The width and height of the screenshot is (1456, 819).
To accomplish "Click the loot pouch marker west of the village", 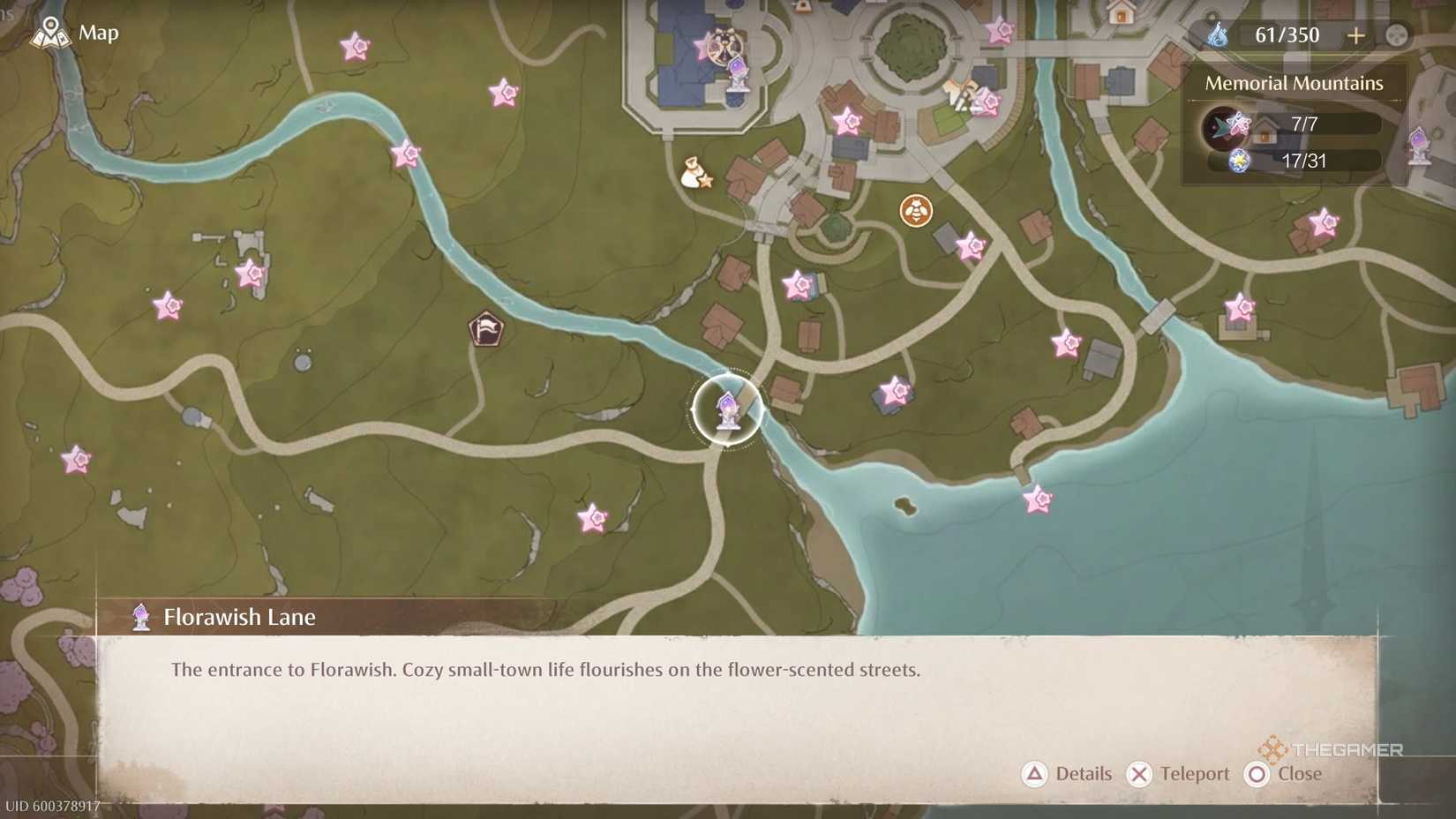I will 694,173.
